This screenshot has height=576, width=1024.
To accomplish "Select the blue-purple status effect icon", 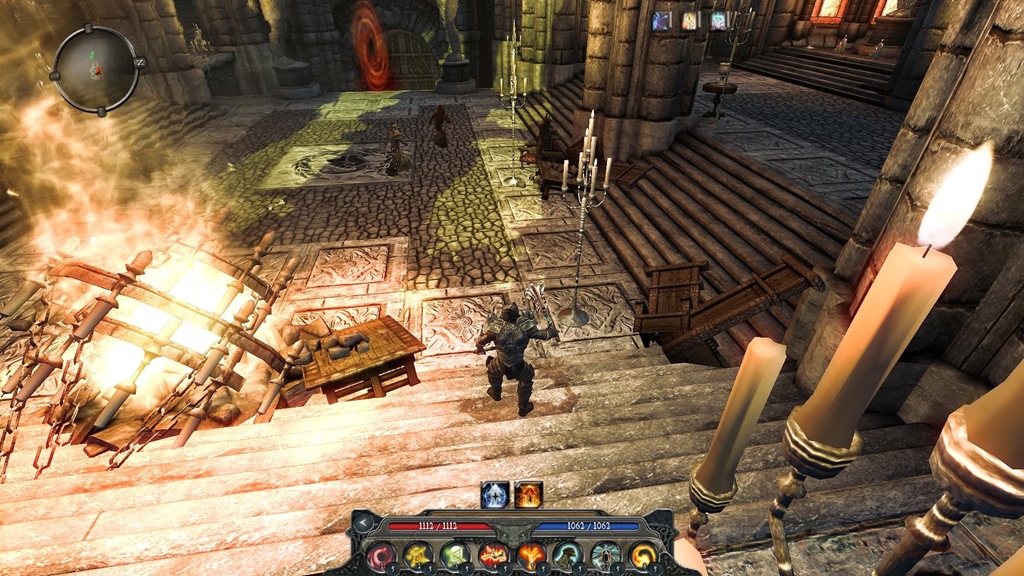I will click(661, 20).
